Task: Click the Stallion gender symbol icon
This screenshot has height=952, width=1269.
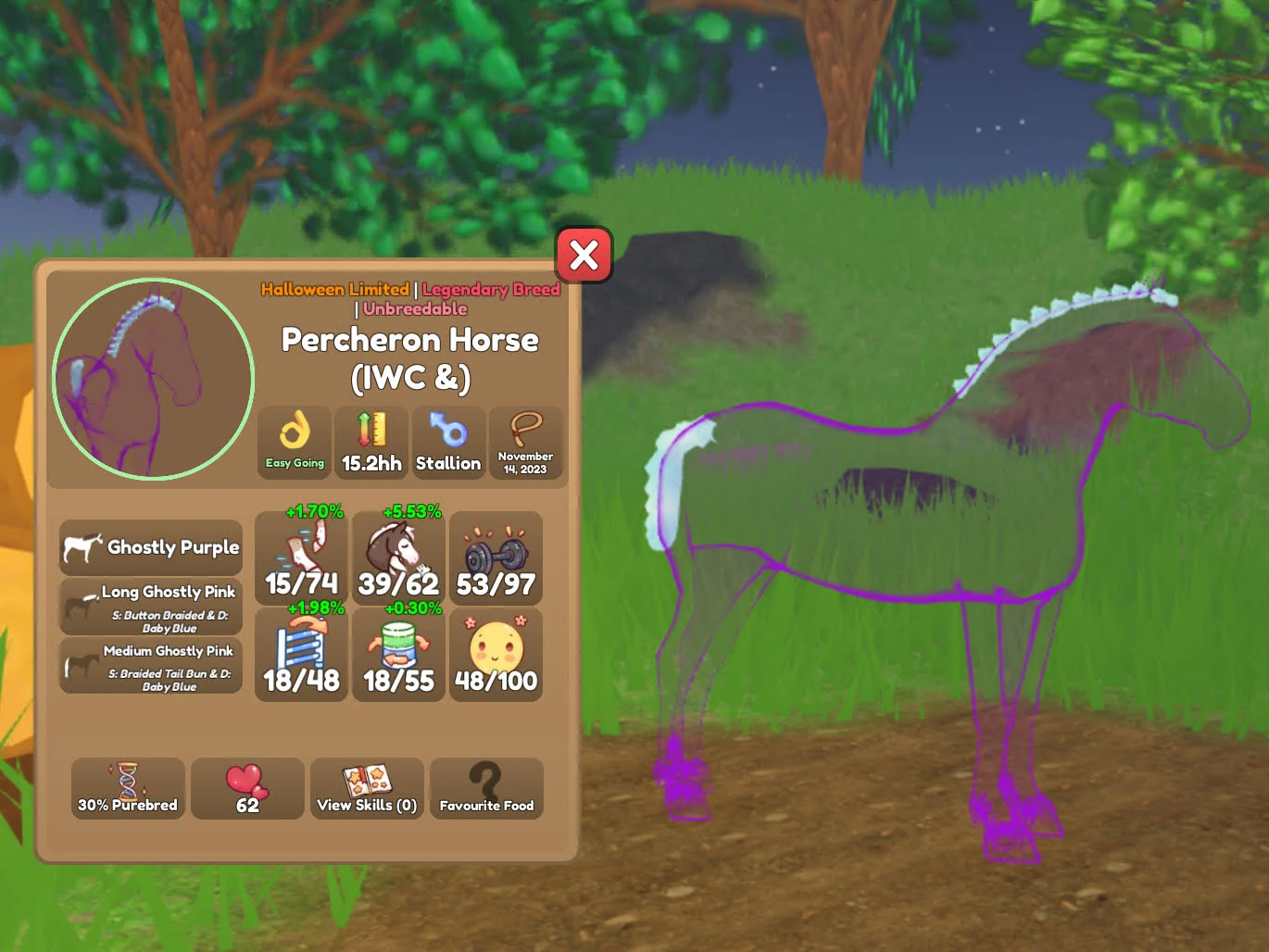Action: 448,443
